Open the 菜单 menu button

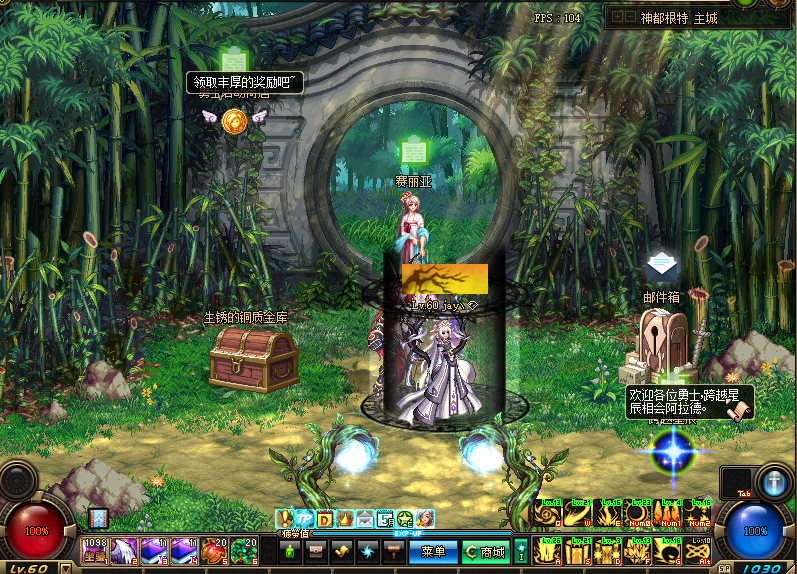coord(433,551)
